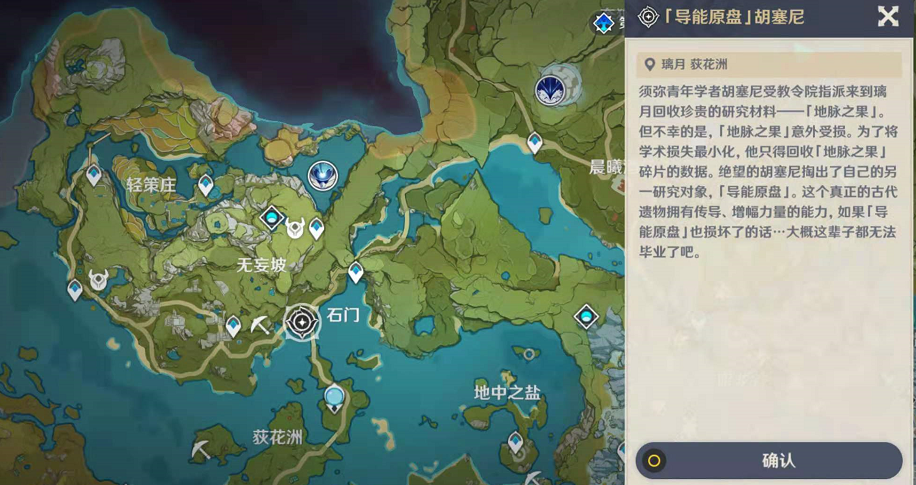
Task: Select the Statue of the Seven near 轻策庄
Action: [x=322, y=176]
